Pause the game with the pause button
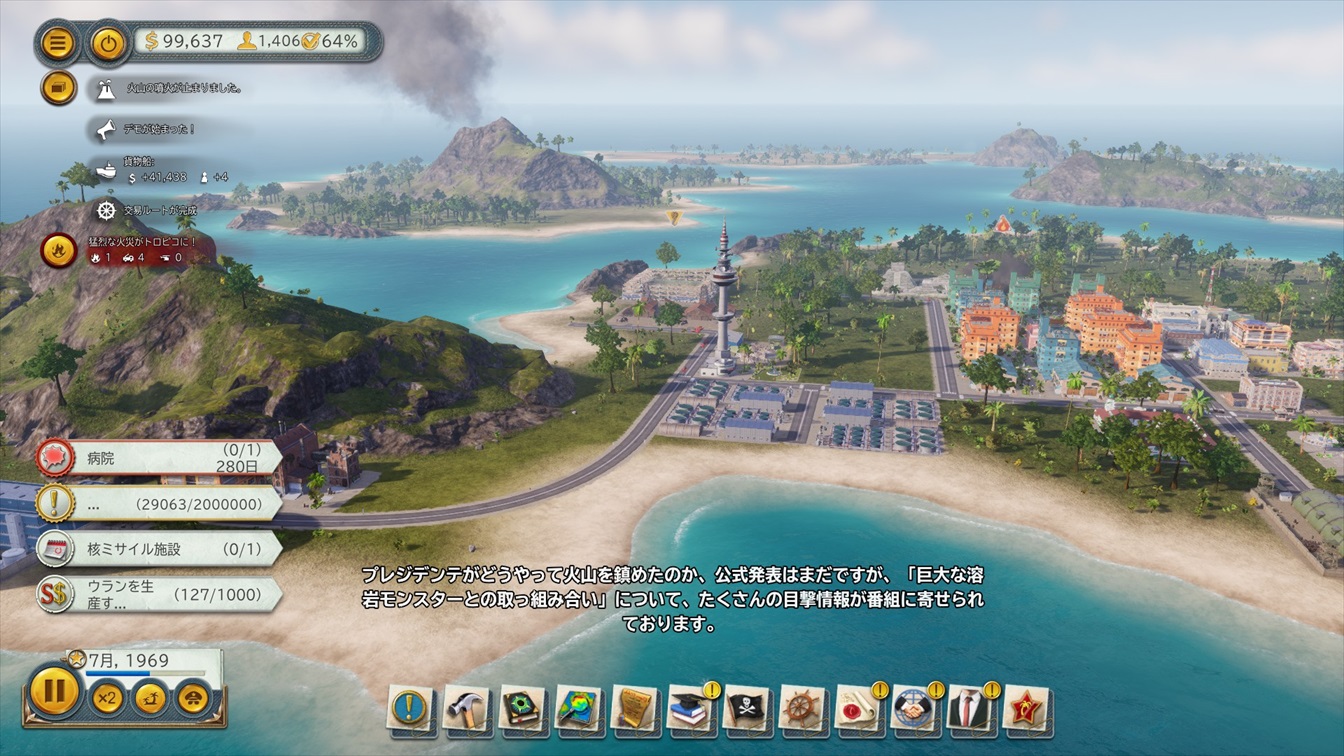 click(54, 692)
